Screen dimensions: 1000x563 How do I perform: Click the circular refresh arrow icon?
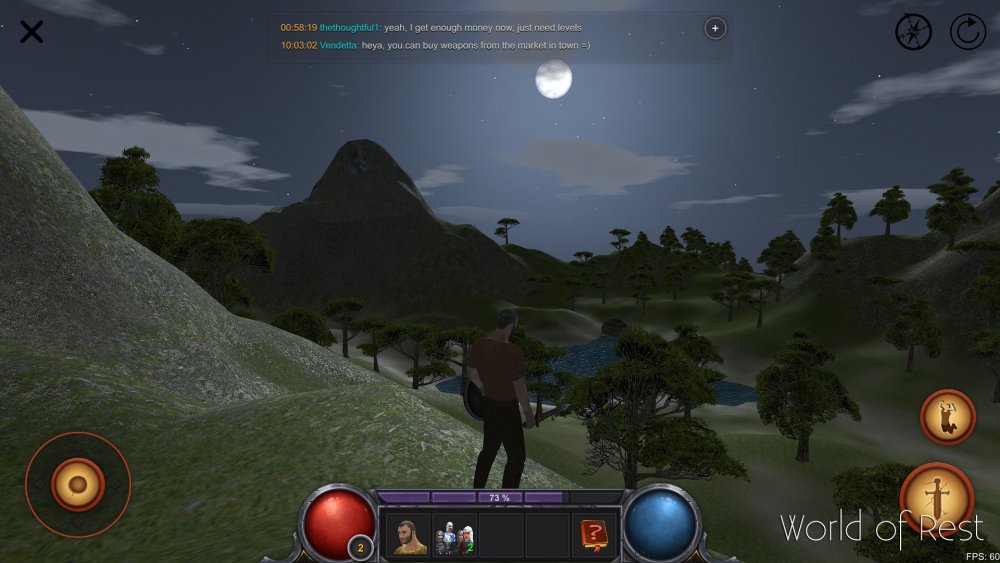click(968, 32)
